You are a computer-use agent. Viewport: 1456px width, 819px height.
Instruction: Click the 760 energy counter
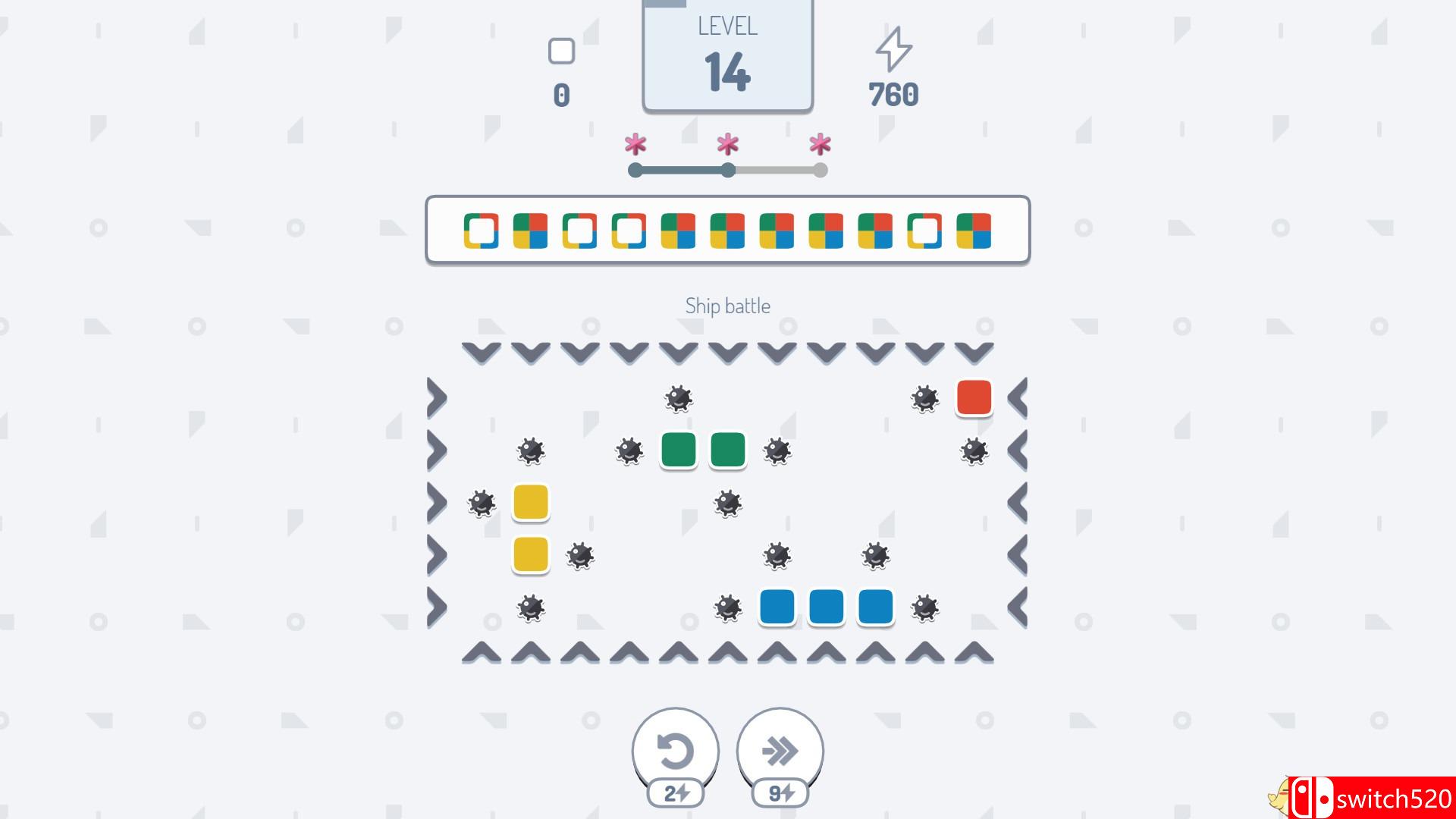point(895,94)
